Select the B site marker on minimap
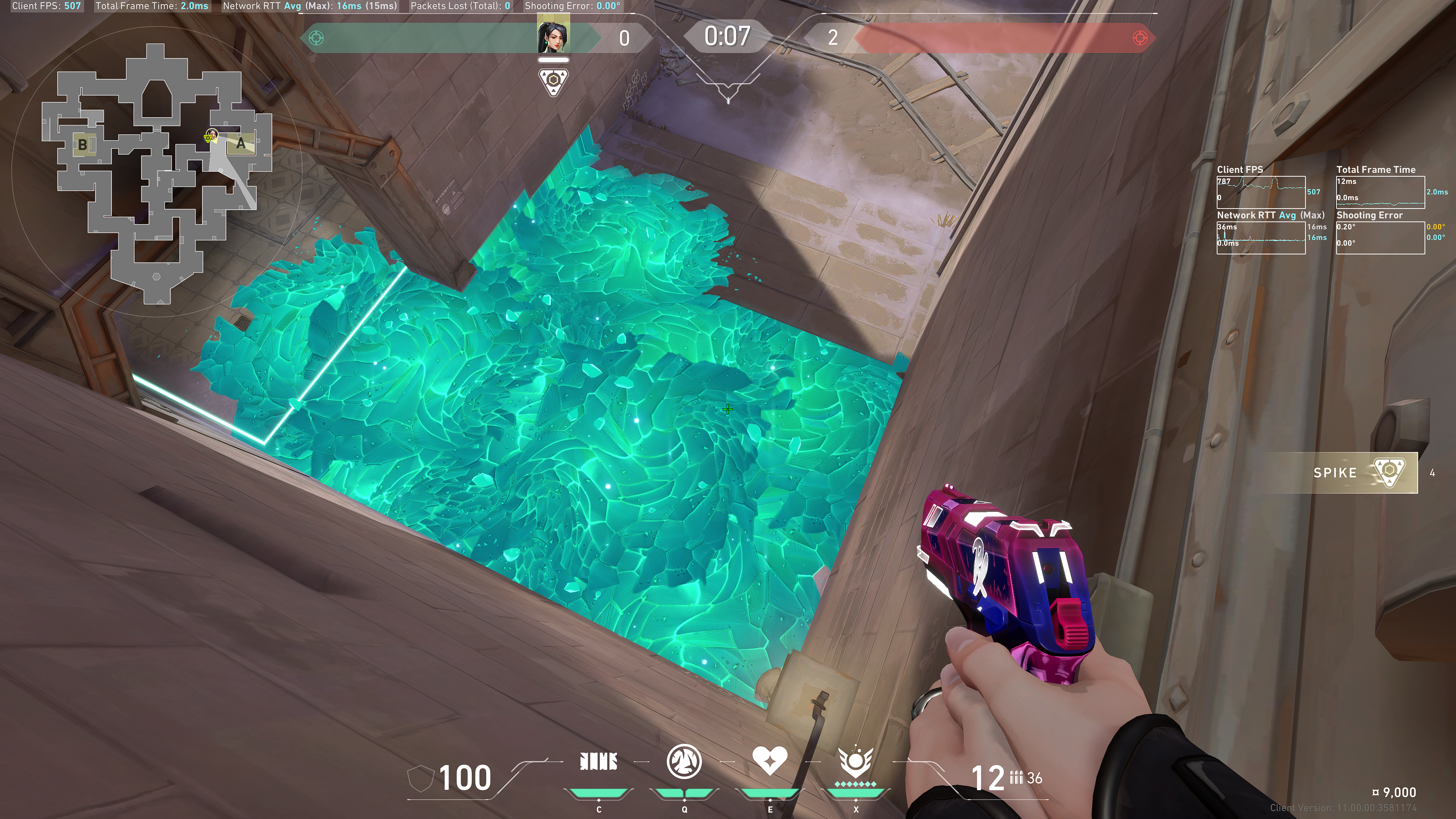 click(83, 145)
